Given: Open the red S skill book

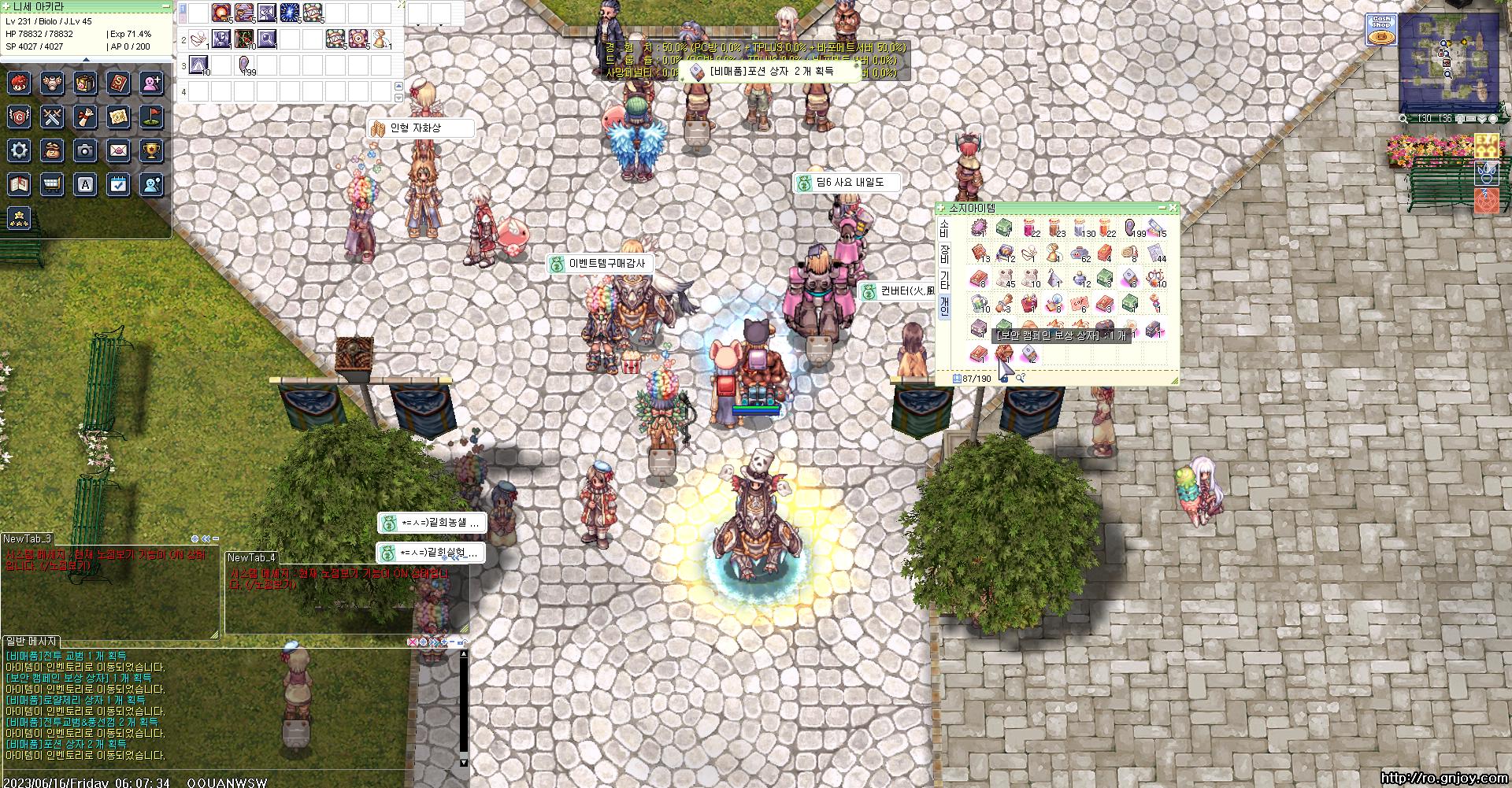Looking at the screenshot, I should click(x=118, y=83).
